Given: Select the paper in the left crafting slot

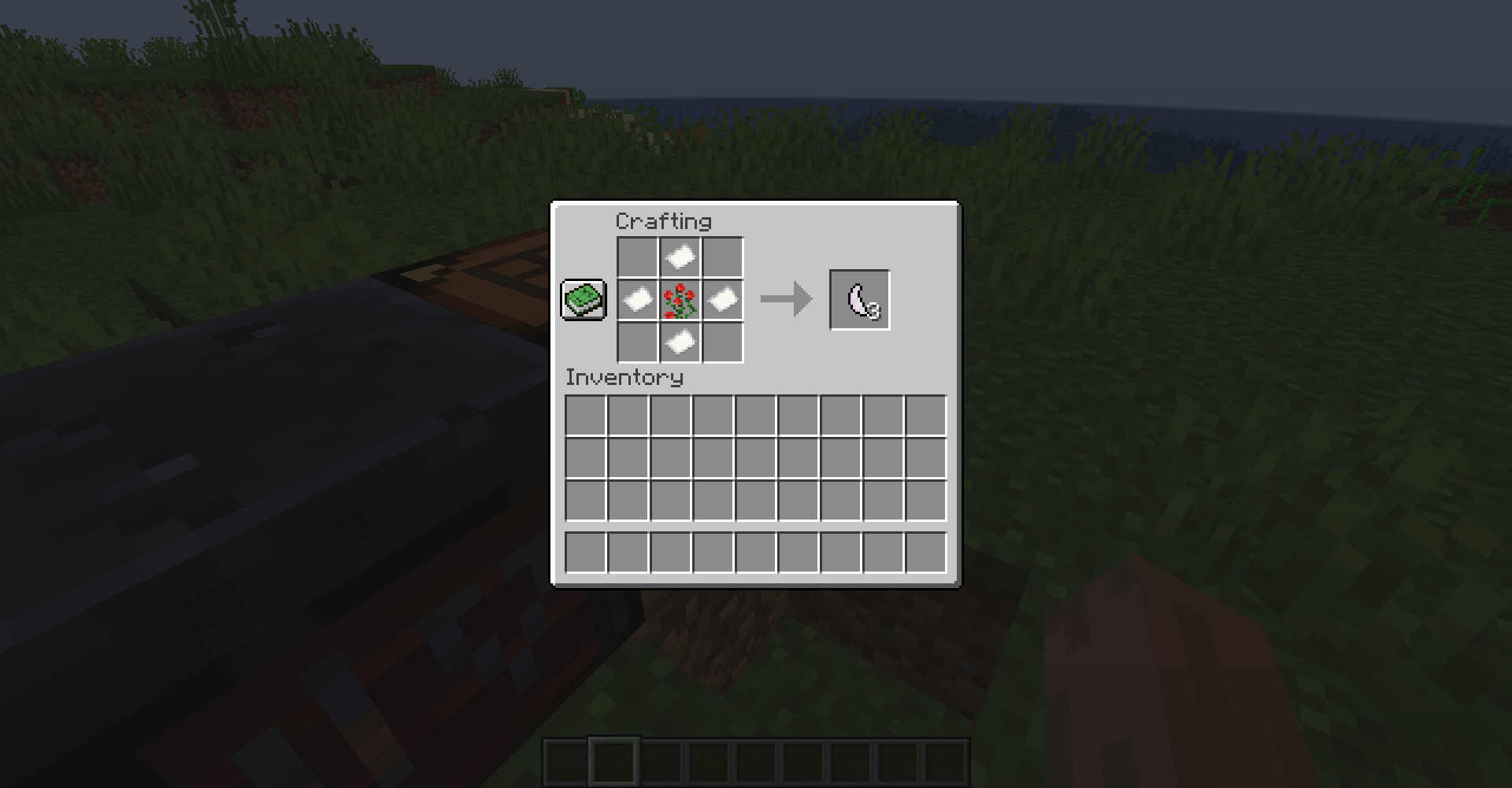Looking at the screenshot, I should (x=636, y=300).
